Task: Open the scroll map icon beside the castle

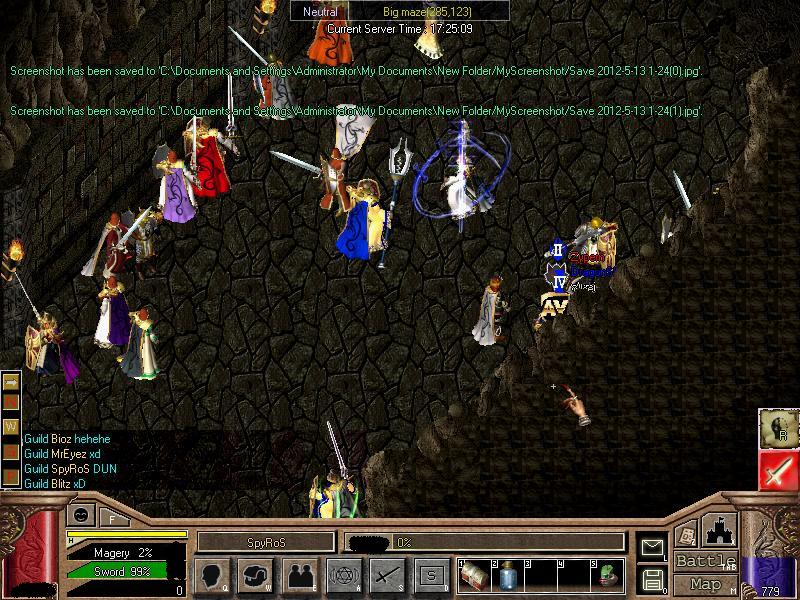Action: (x=687, y=534)
